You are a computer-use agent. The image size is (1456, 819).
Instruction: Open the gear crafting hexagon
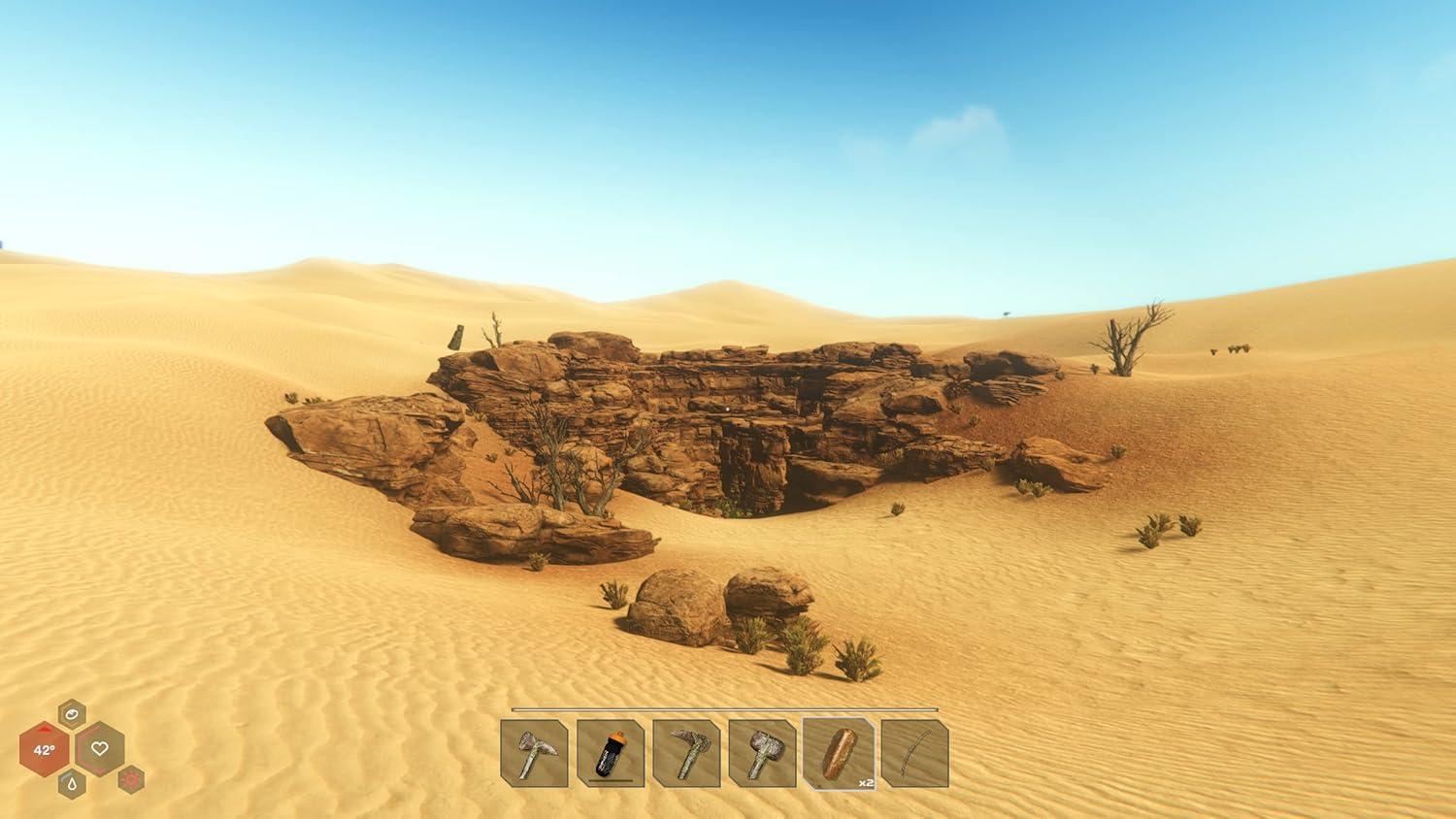click(130, 780)
